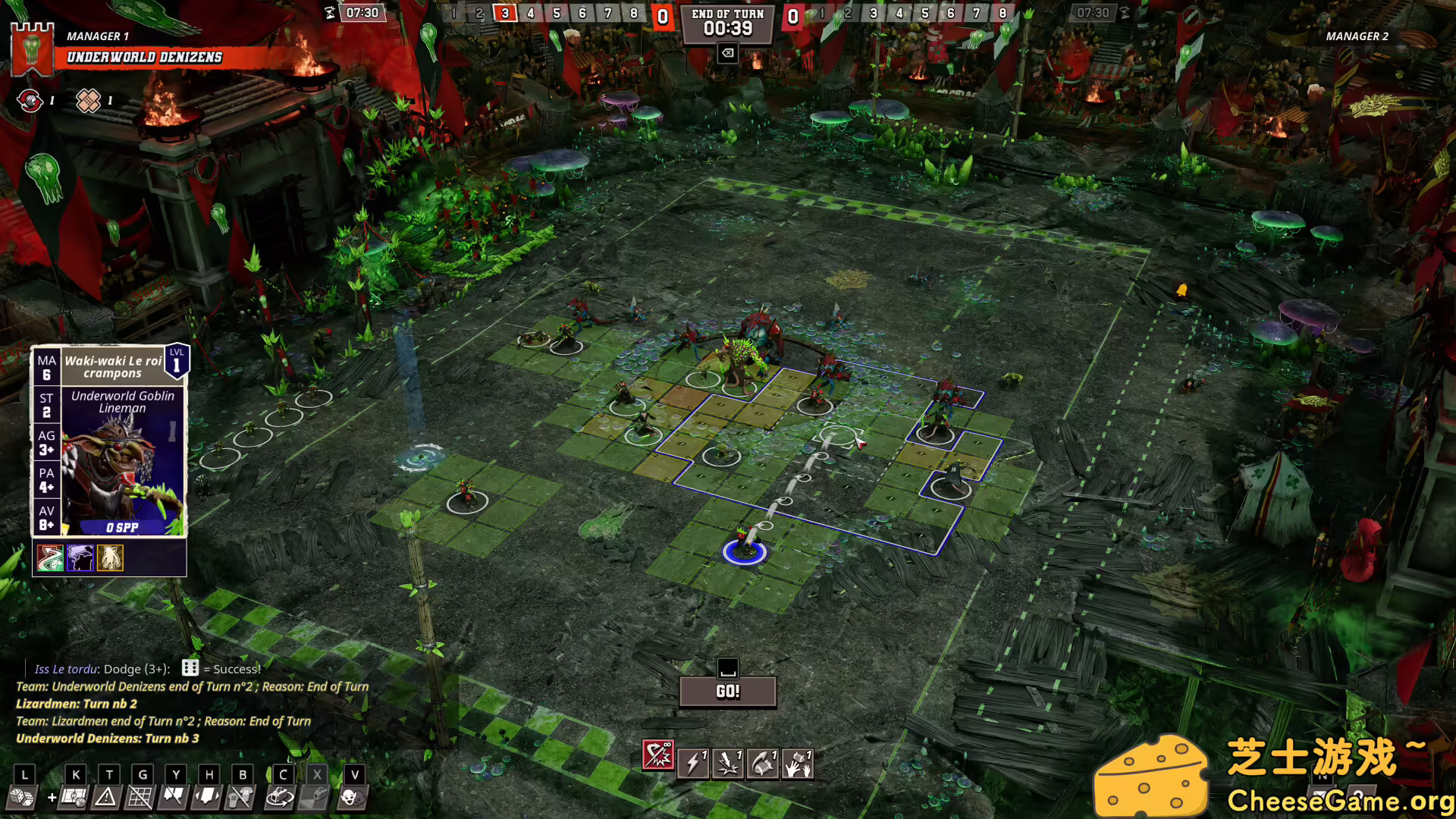This screenshot has height=819, width=1456.
Task: Click the plus expander next to the stats icon
Action: pos(51,798)
